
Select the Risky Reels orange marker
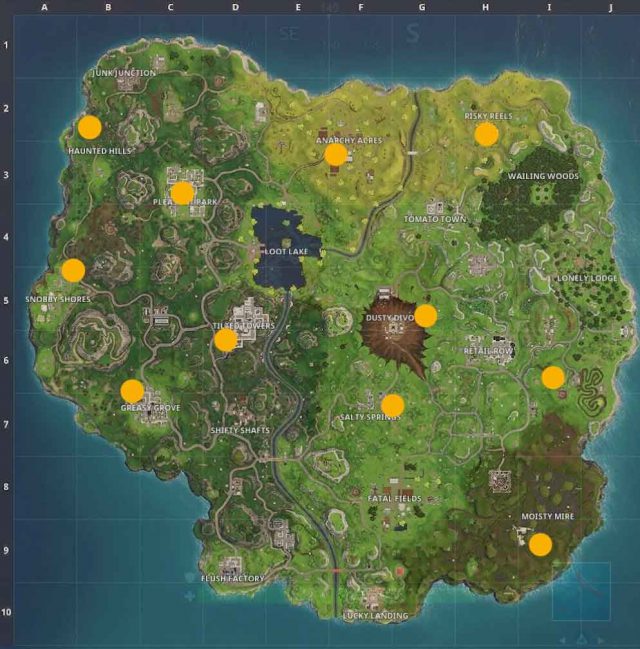click(486, 134)
